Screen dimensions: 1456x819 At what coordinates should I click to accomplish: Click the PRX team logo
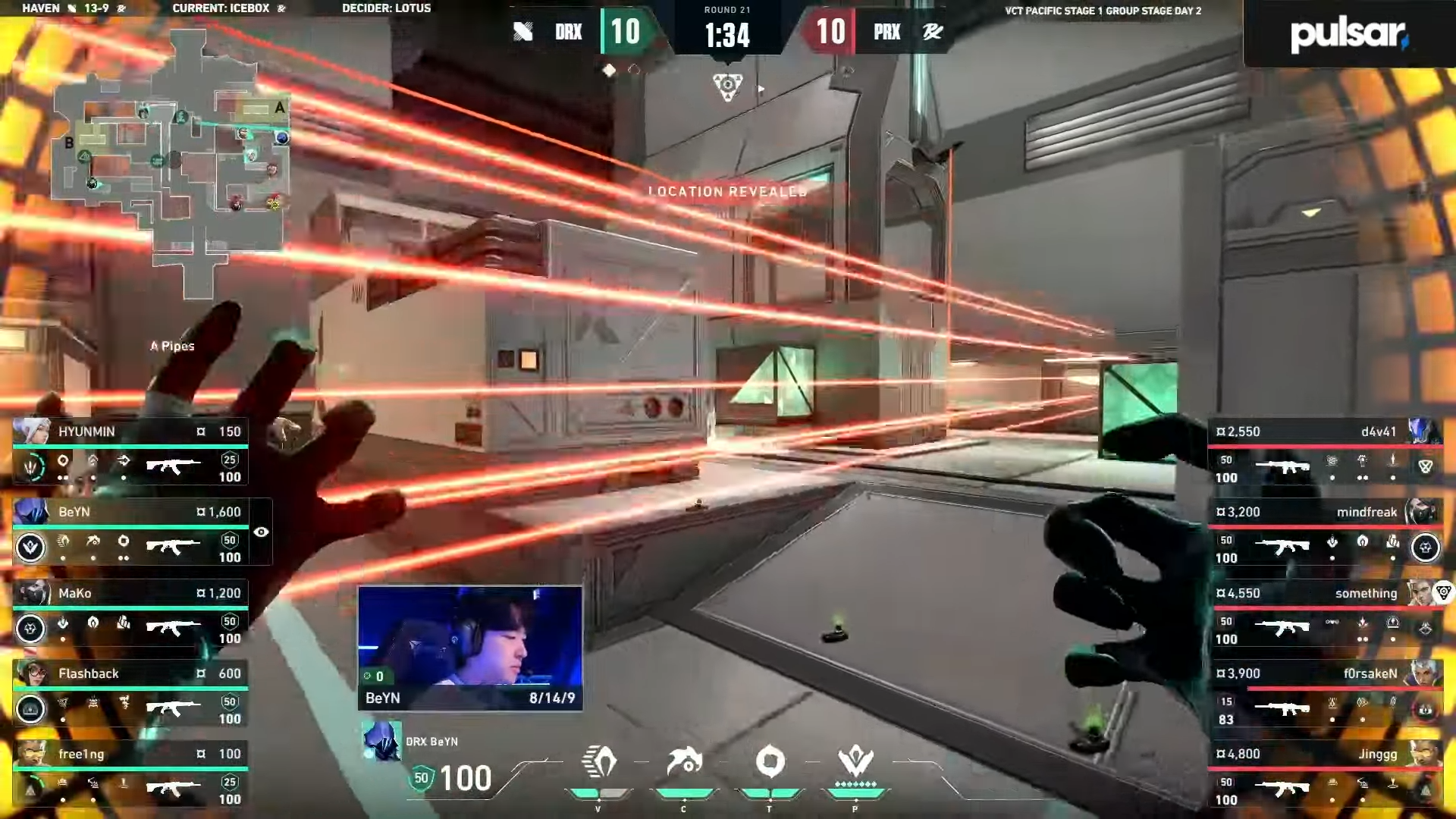click(932, 32)
